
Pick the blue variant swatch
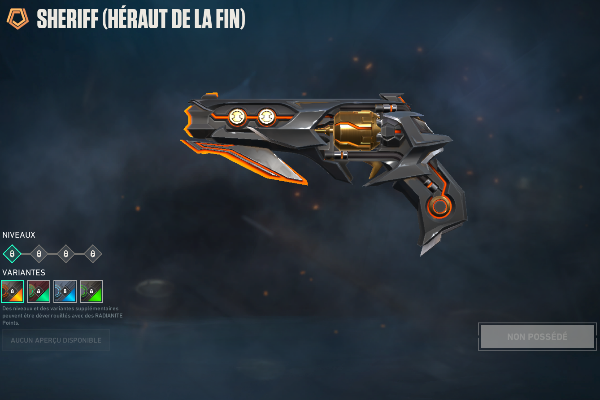pos(65,291)
